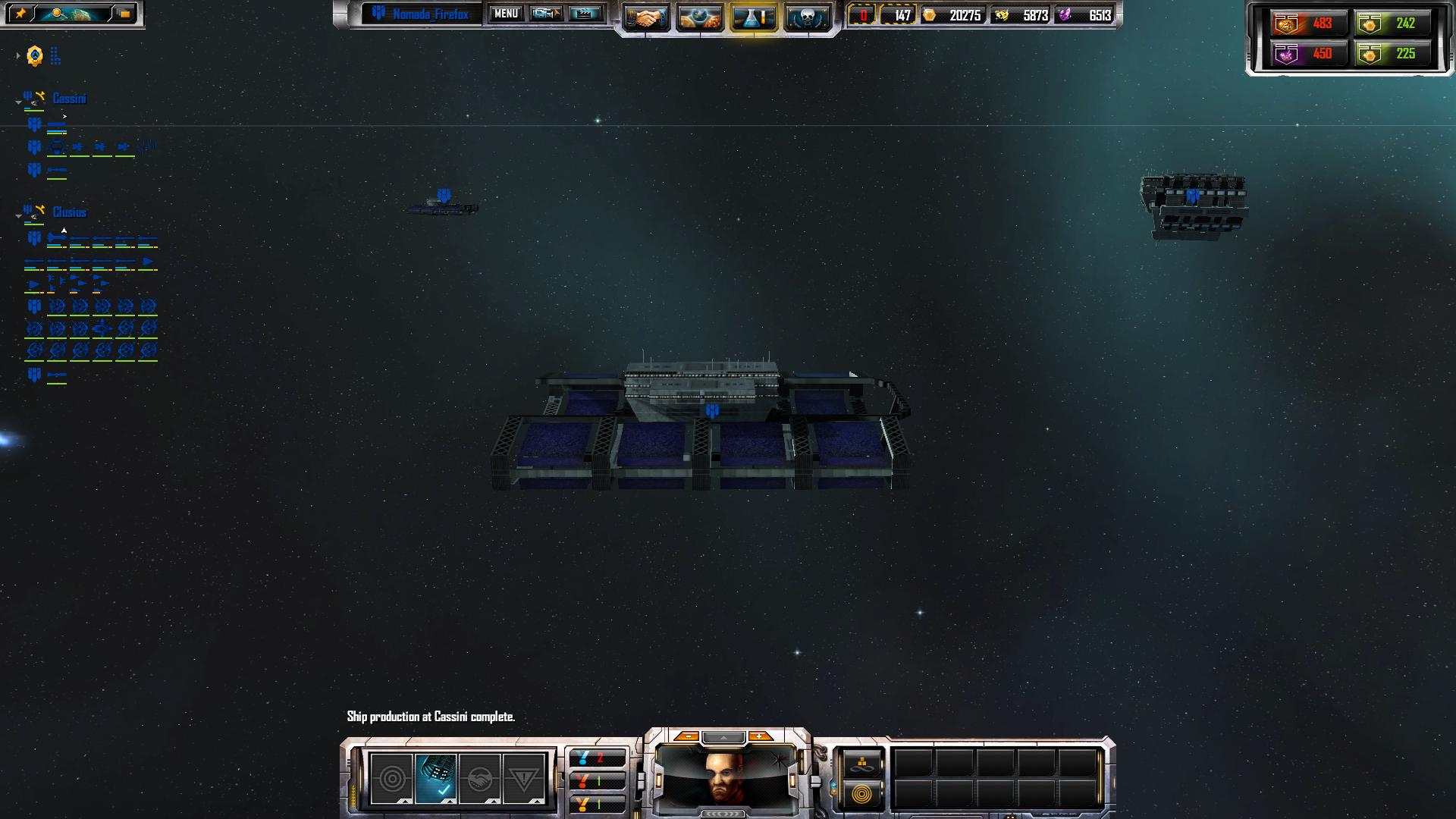Image resolution: width=1456 pixels, height=819 pixels.
Task: Toggle the cinematic clapperboard mode button
Action: 585,14
